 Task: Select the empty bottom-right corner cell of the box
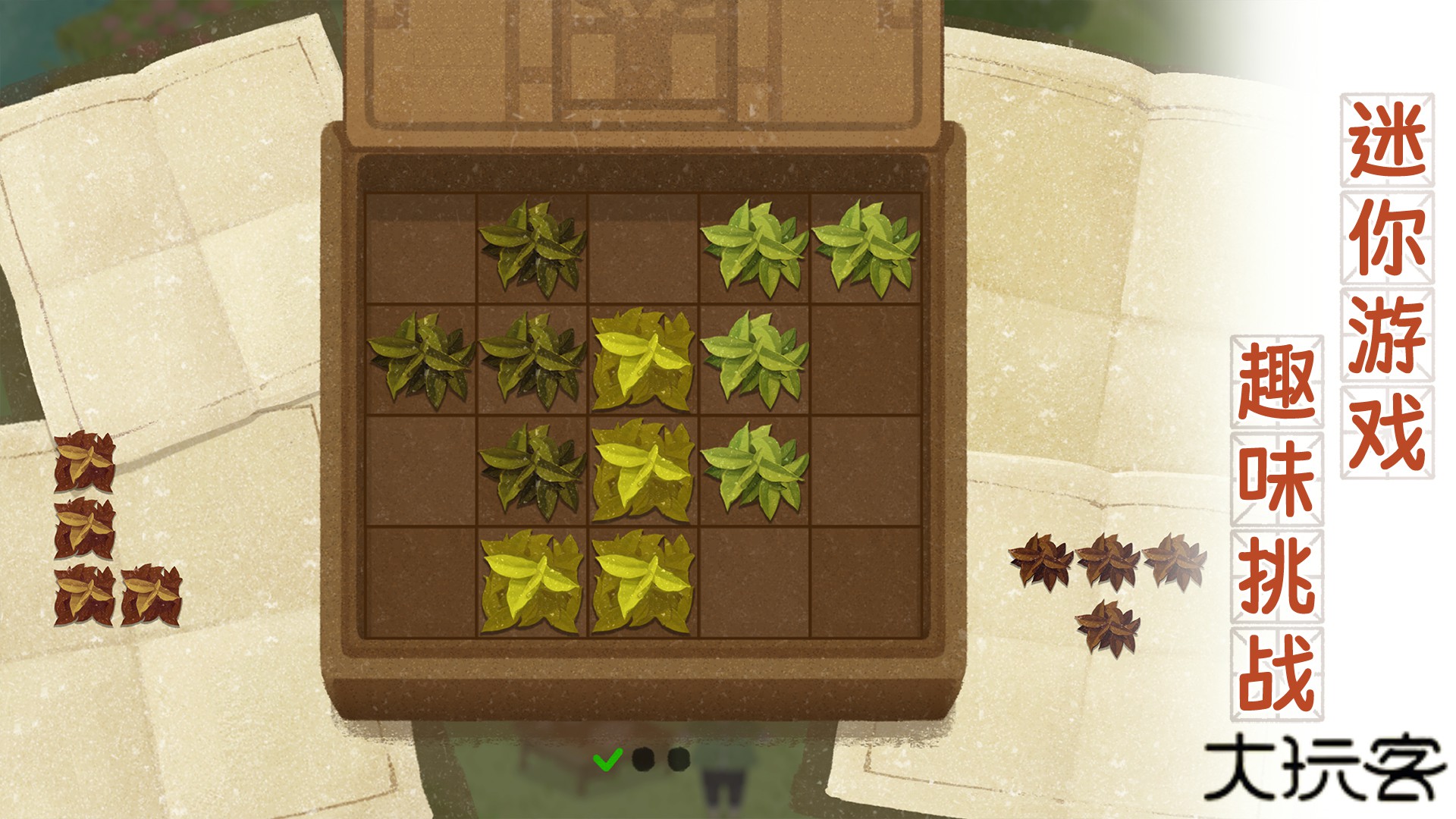point(865,582)
